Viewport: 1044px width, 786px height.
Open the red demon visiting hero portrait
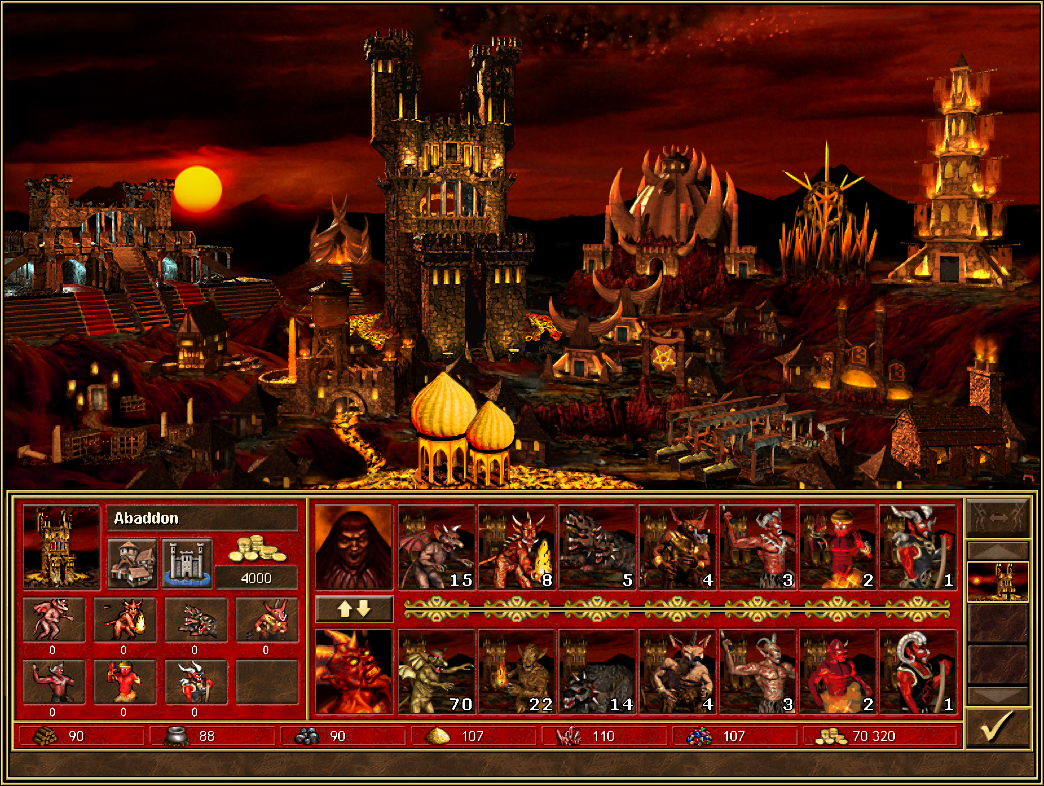coord(353,672)
